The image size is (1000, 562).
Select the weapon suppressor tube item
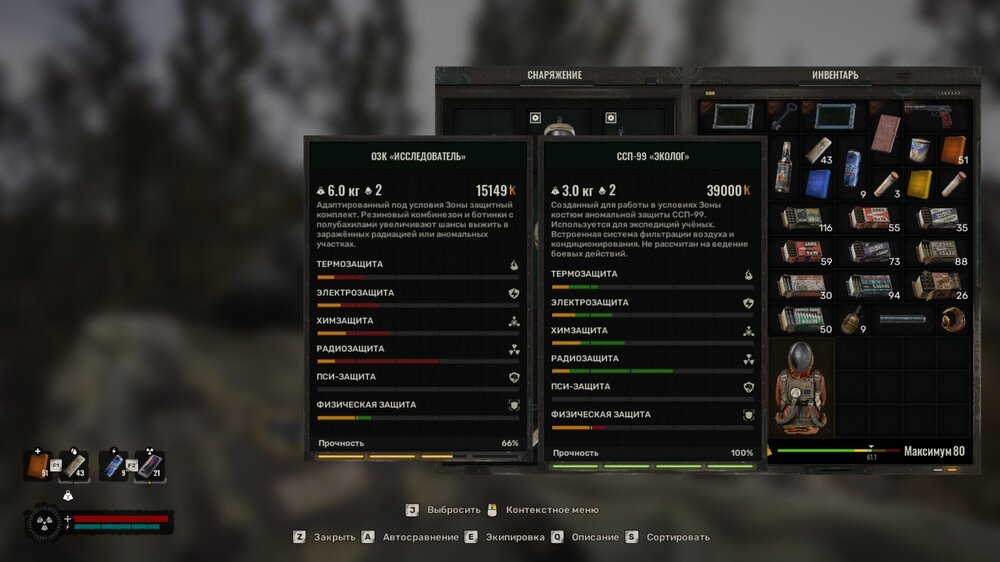[x=903, y=320]
